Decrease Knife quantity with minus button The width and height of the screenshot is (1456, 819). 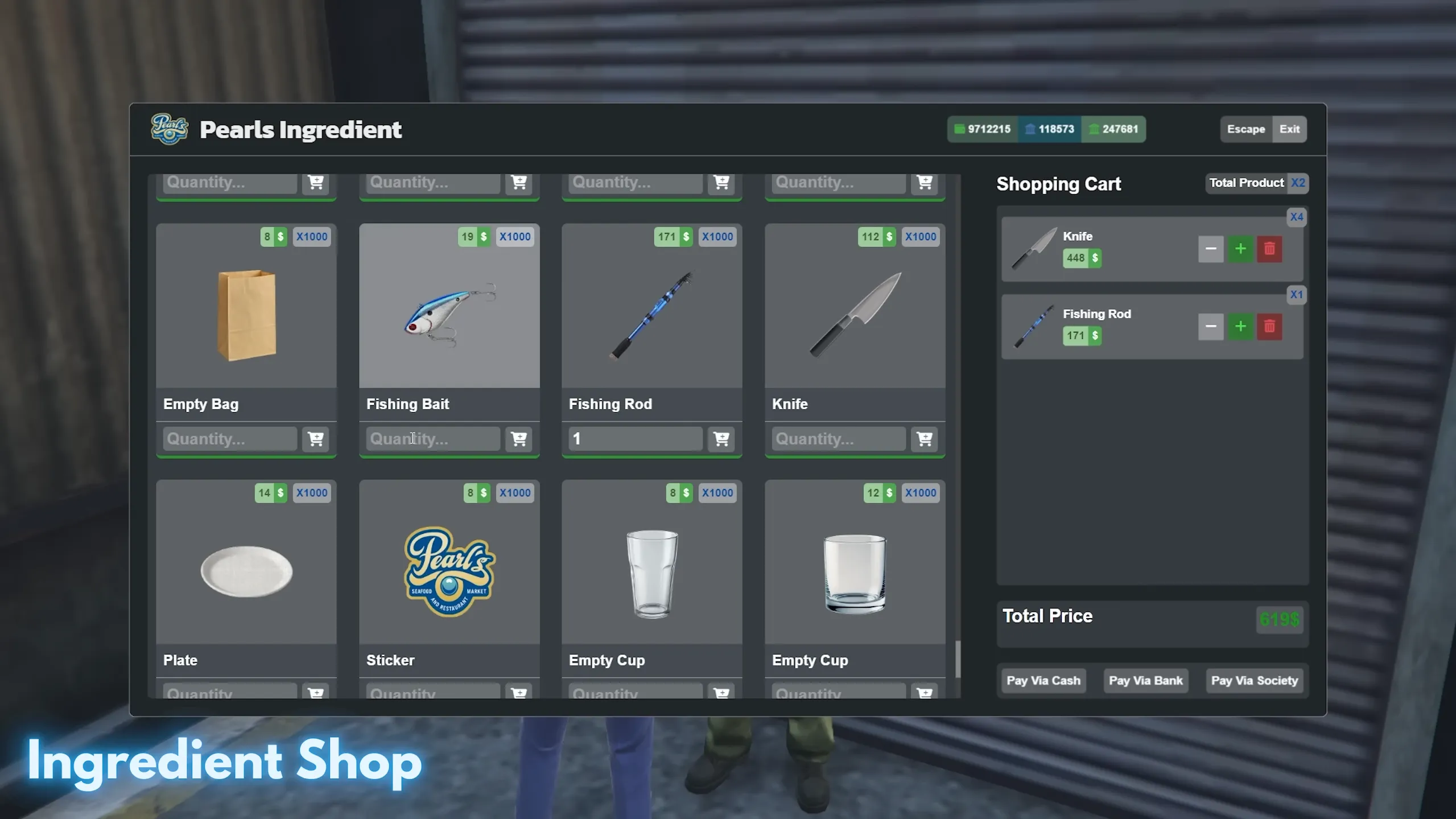1210,249
